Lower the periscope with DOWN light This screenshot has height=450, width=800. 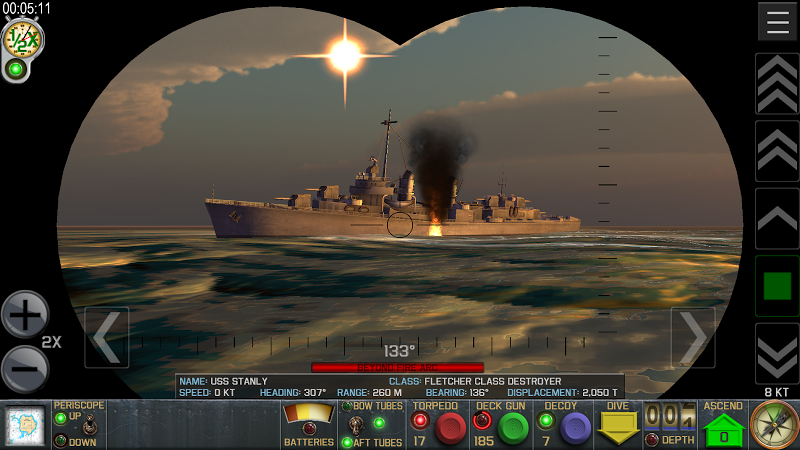click(61, 441)
